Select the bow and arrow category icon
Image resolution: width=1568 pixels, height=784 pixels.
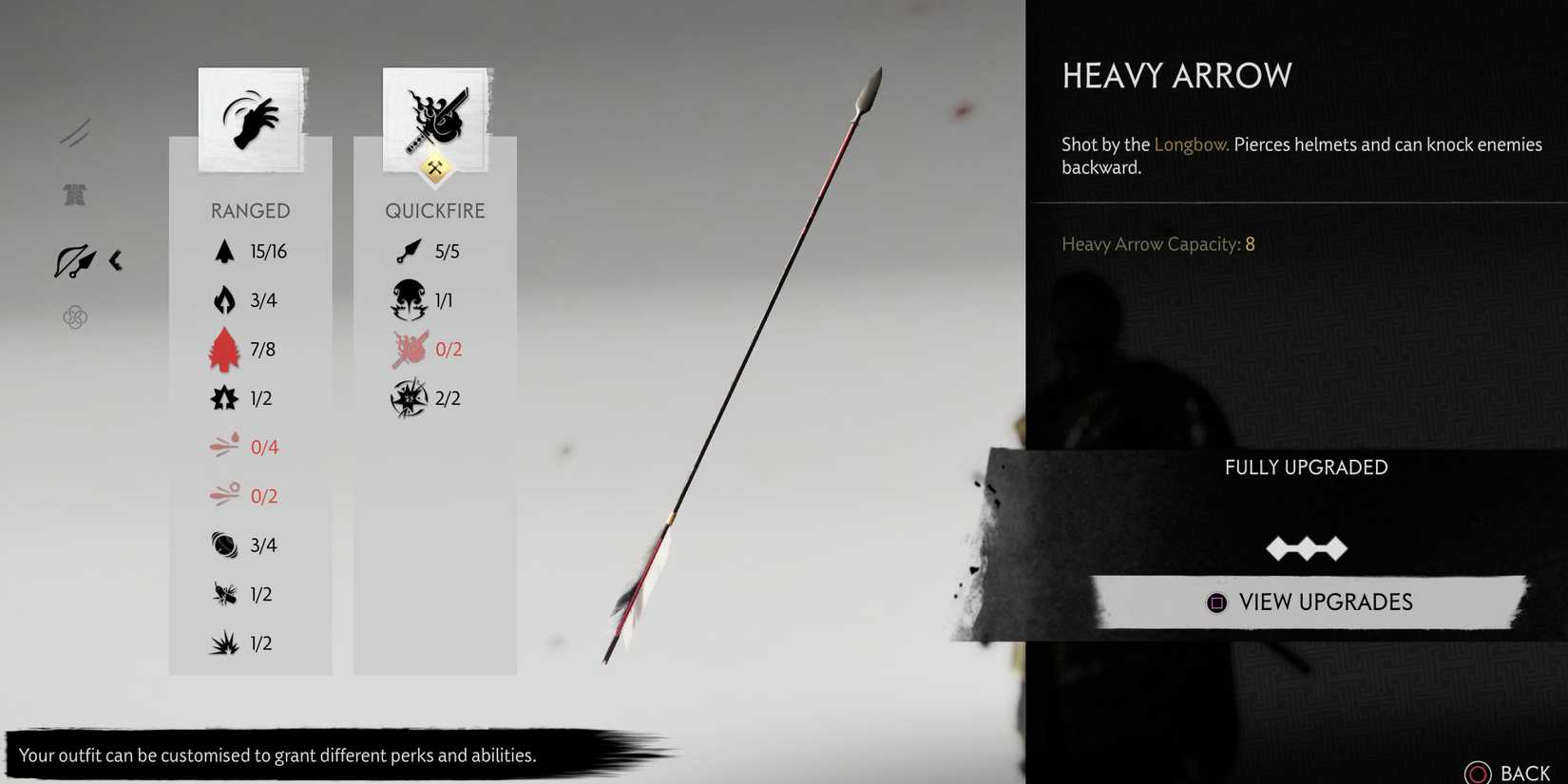(x=76, y=261)
